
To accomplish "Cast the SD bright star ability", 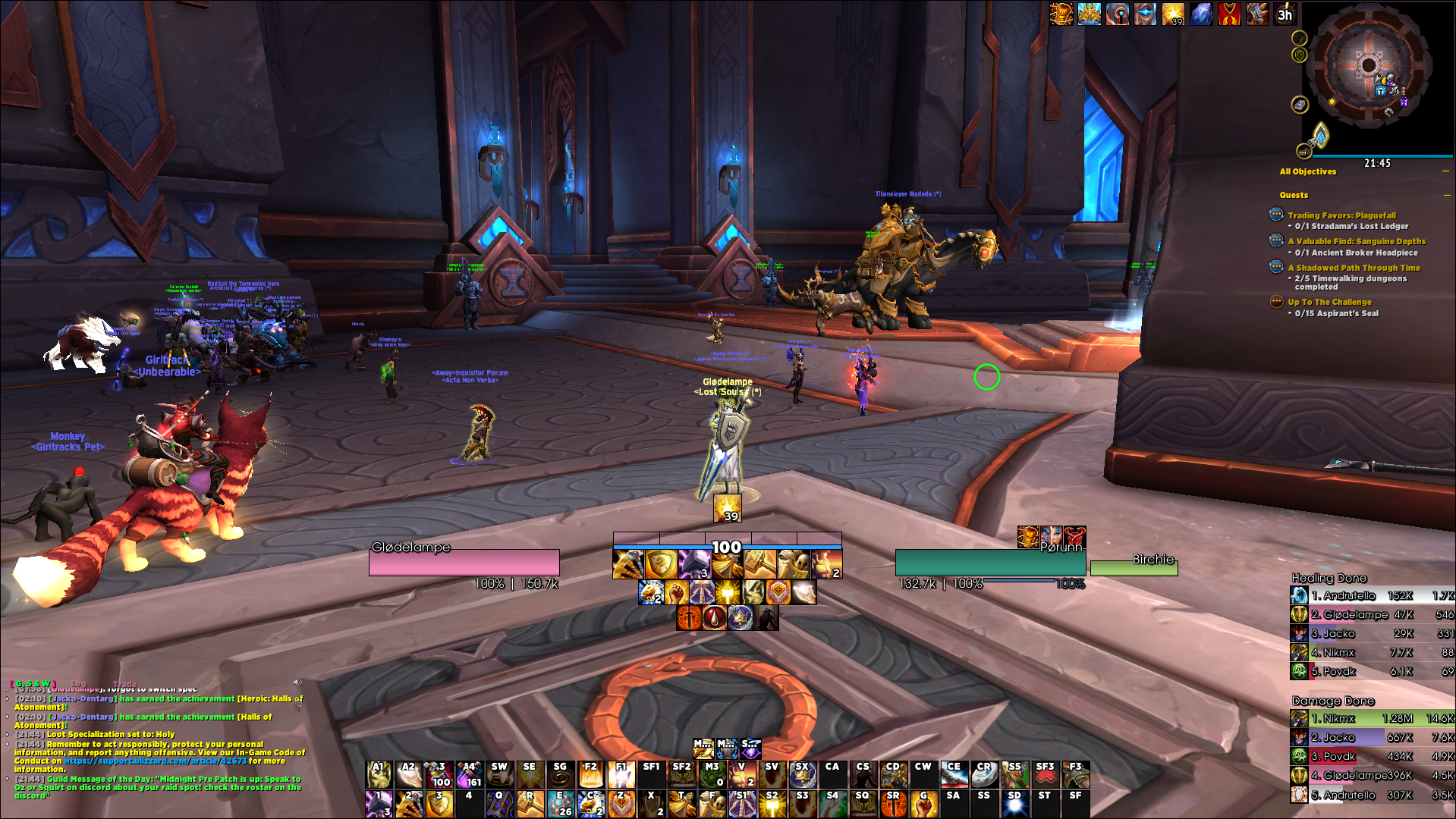I will pyautogui.click(x=1014, y=803).
